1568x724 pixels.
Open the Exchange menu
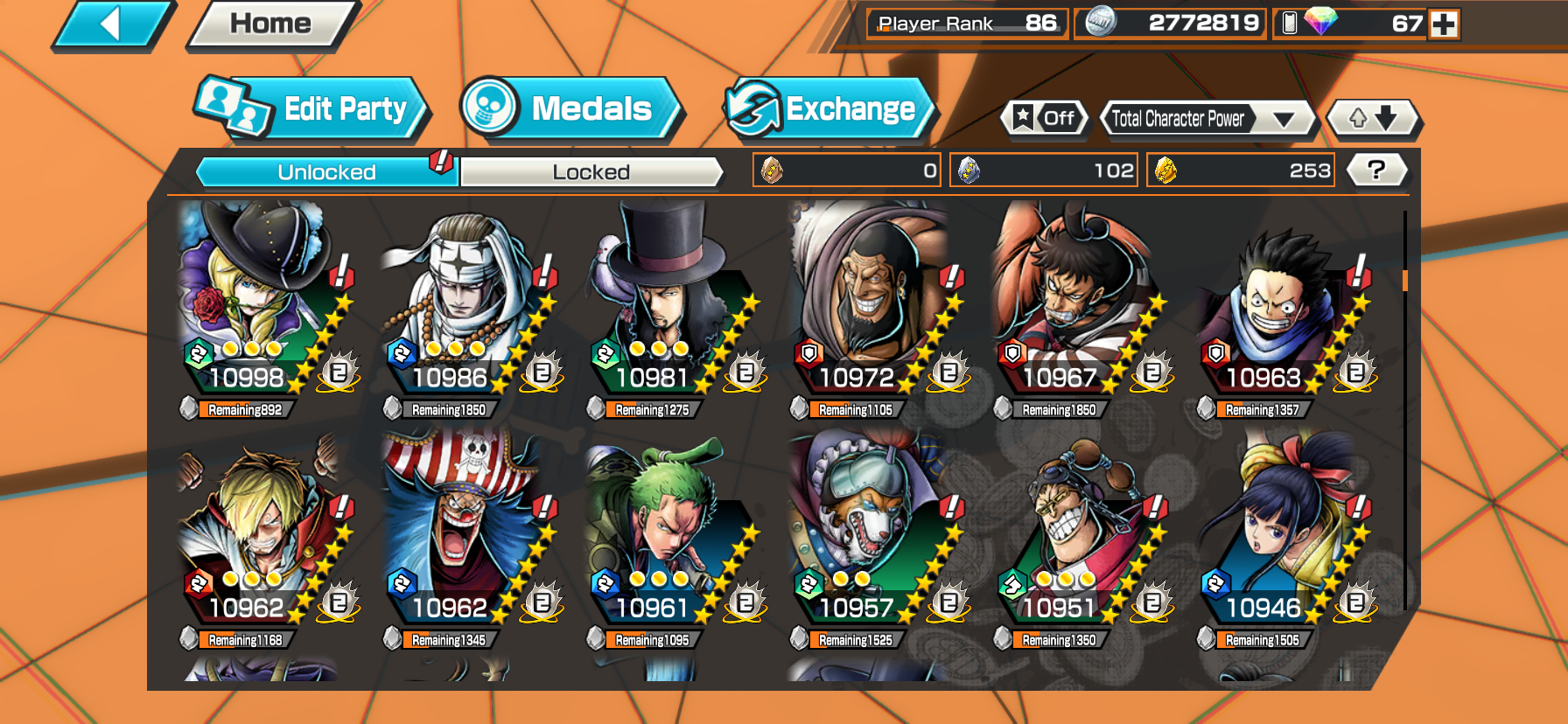click(829, 108)
